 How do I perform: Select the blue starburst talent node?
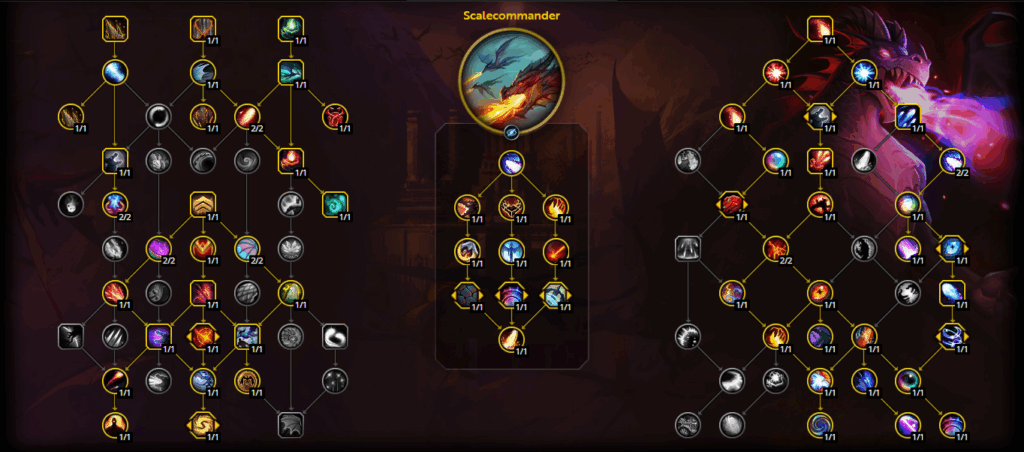[863, 72]
